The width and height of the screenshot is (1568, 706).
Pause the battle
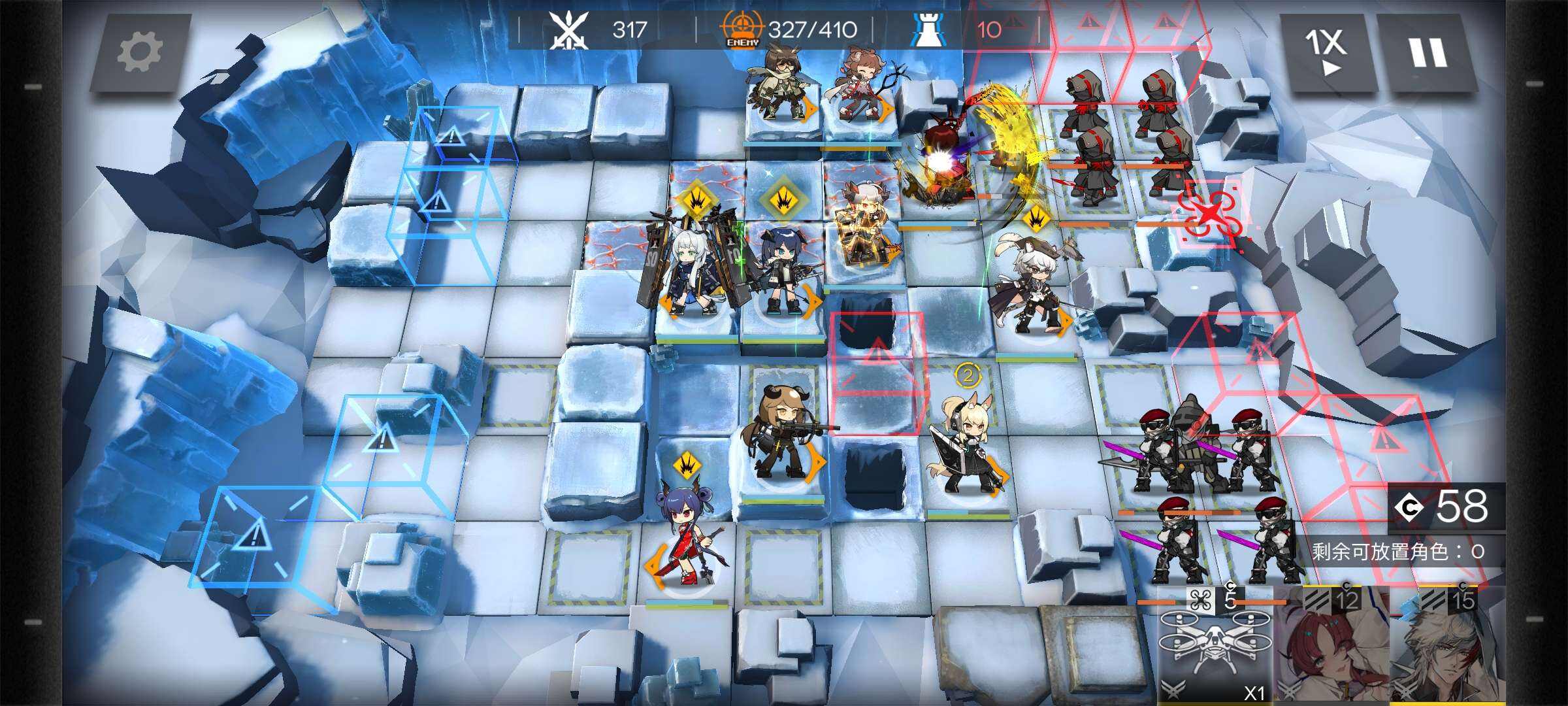(1427, 52)
